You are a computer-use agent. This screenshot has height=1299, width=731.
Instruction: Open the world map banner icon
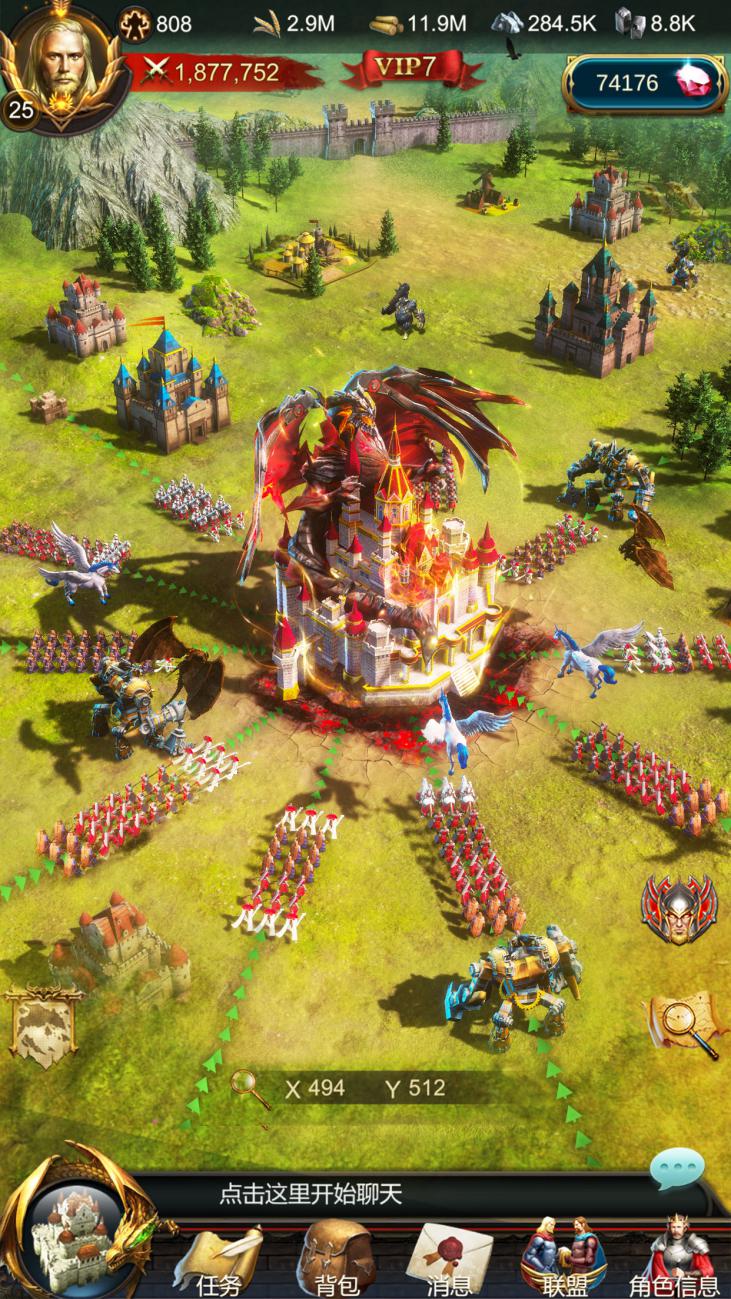pos(44,1024)
